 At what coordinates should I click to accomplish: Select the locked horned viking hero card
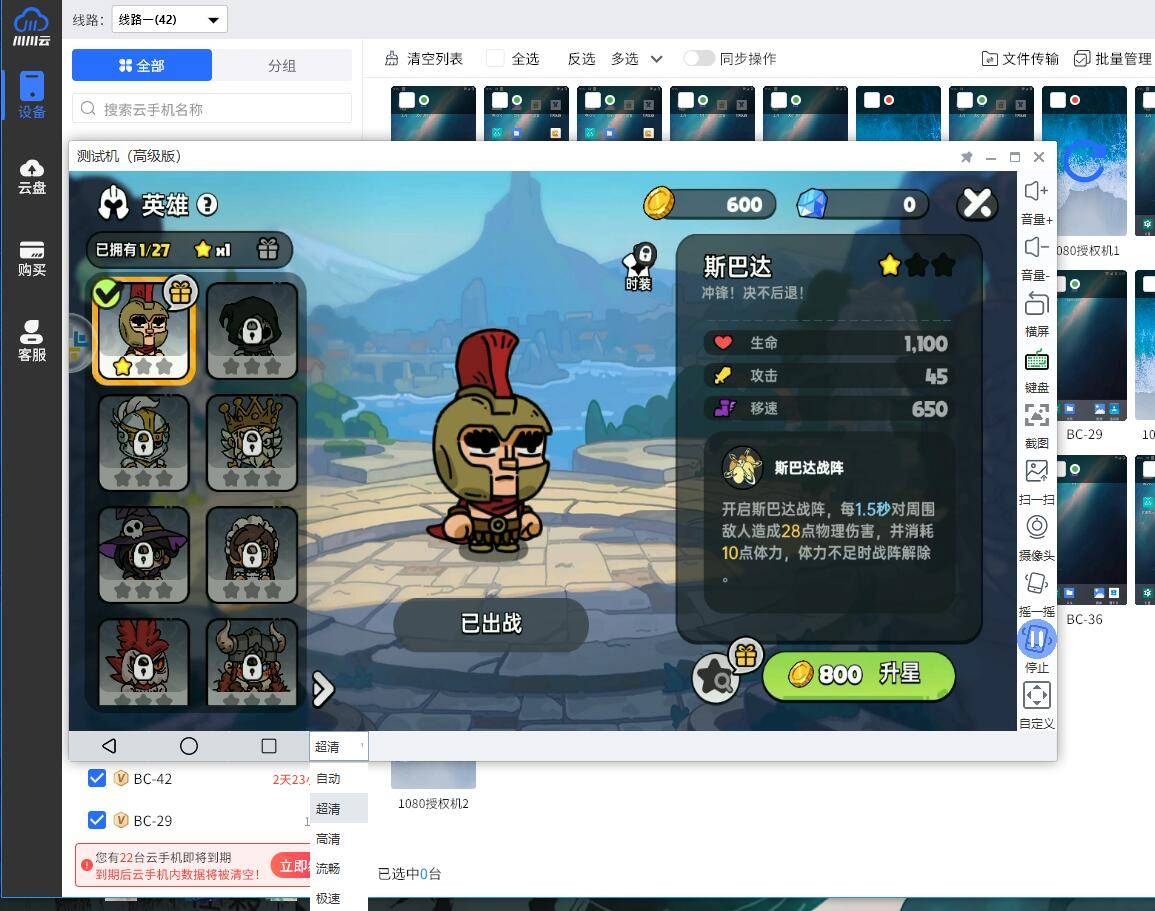coord(252,662)
